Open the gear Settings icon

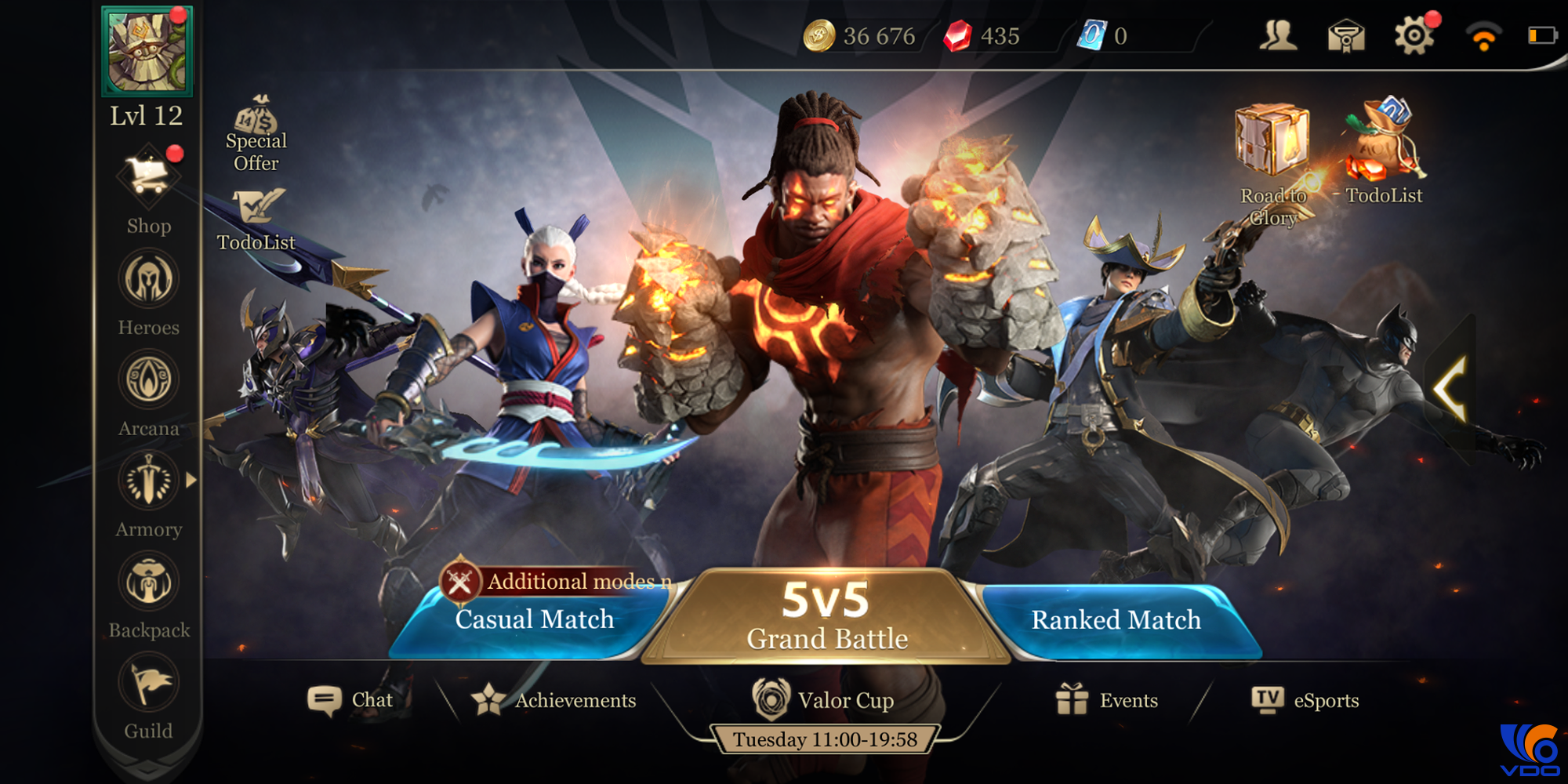tap(1414, 36)
